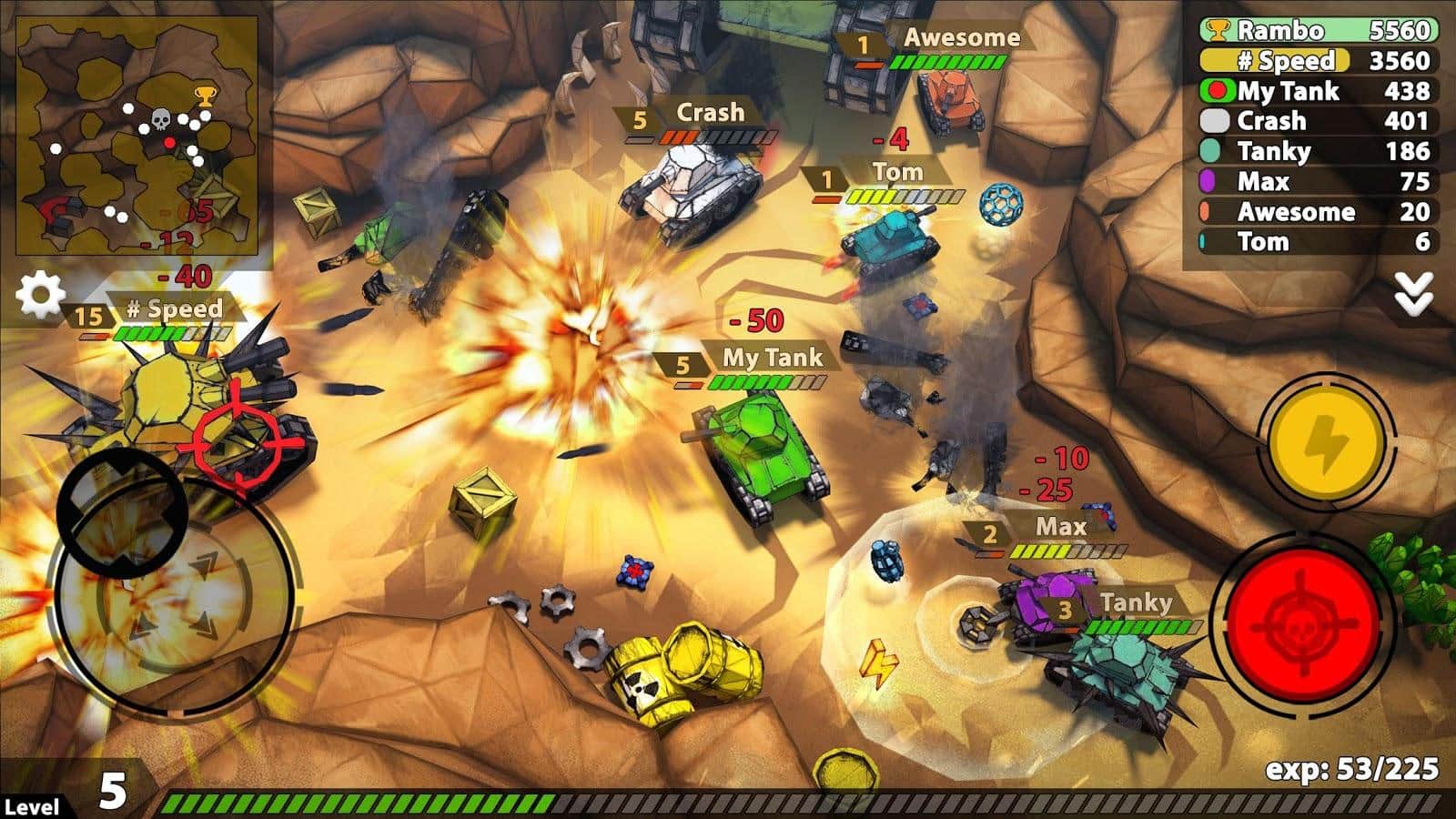This screenshot has height=819, width=1456.
Task: Select Tanky's leaderboard row
Action: pyautogui.click(x=1317, y=151)
